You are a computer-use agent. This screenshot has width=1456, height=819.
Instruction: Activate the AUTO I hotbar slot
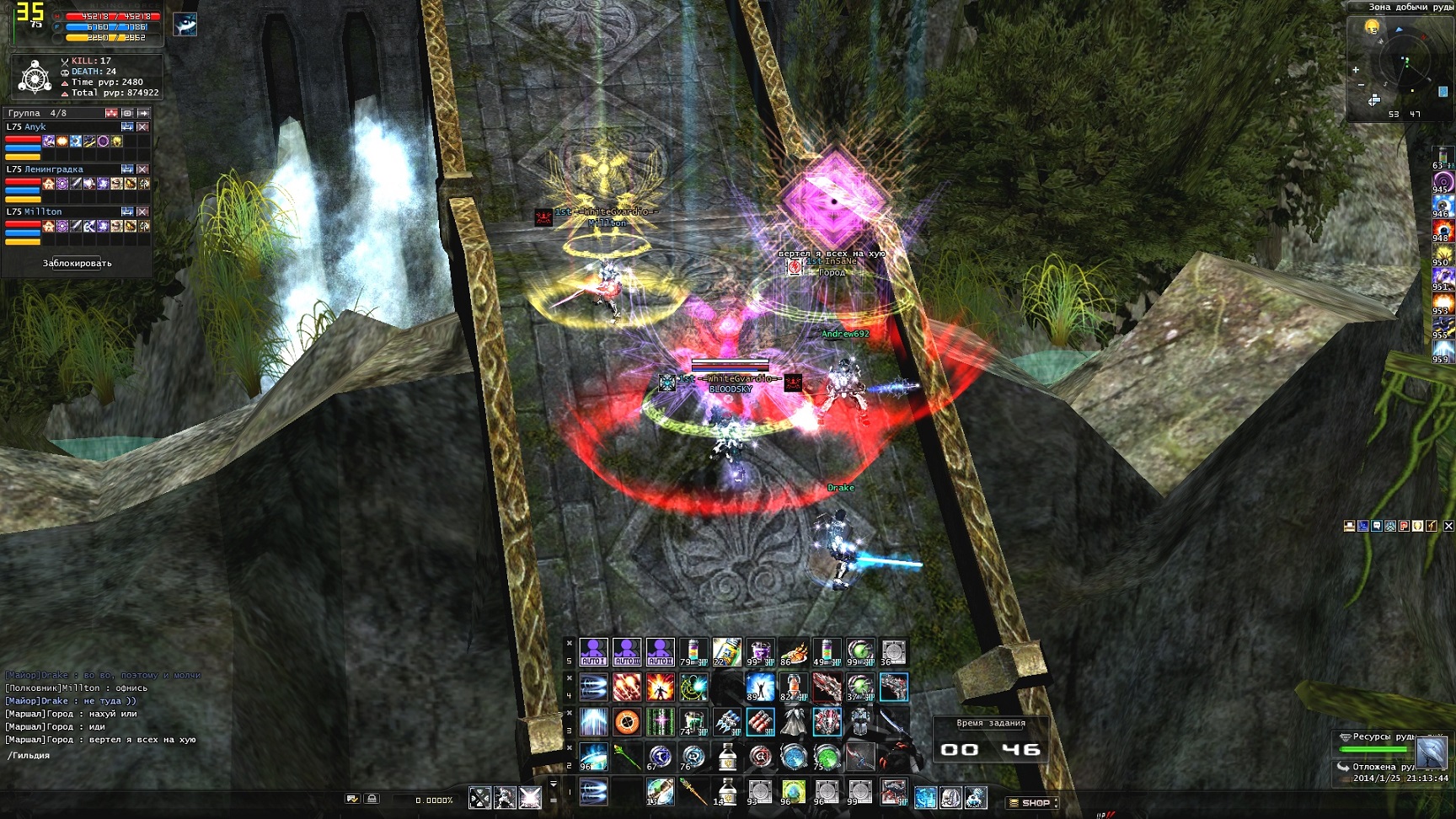coord(593,652)
